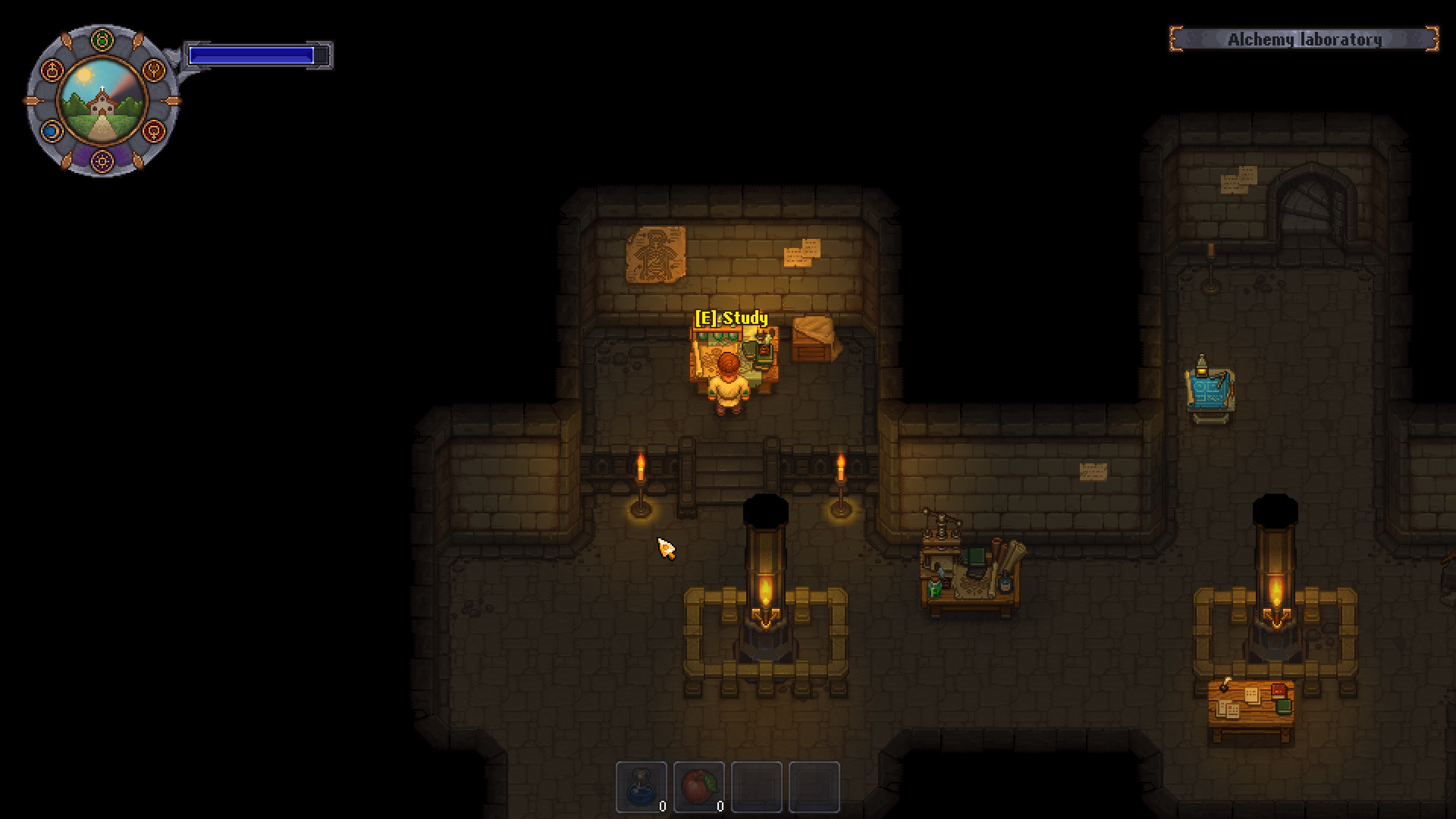The height and width of the screenshot is (819, 1456).
Task: Choose the blue moon symbol on the wheel
Action: click(x=51, y=131)
